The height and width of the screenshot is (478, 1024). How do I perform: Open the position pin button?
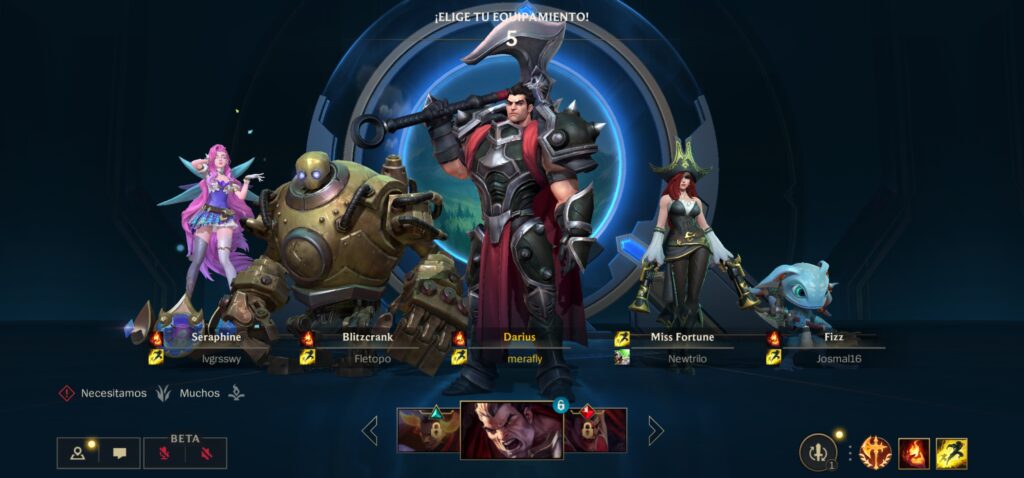tap(78, 453)
